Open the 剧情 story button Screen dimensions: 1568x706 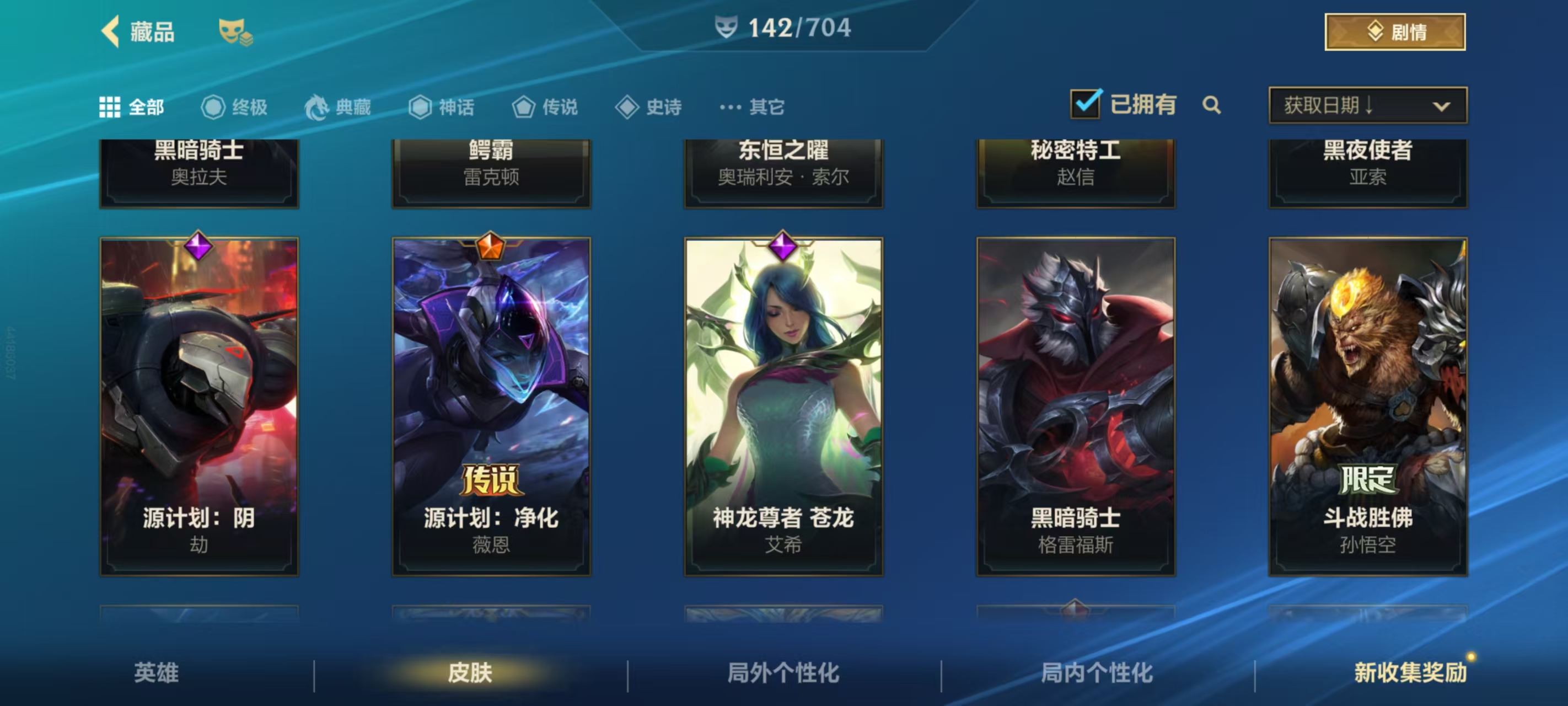[x=1394, y=31]
